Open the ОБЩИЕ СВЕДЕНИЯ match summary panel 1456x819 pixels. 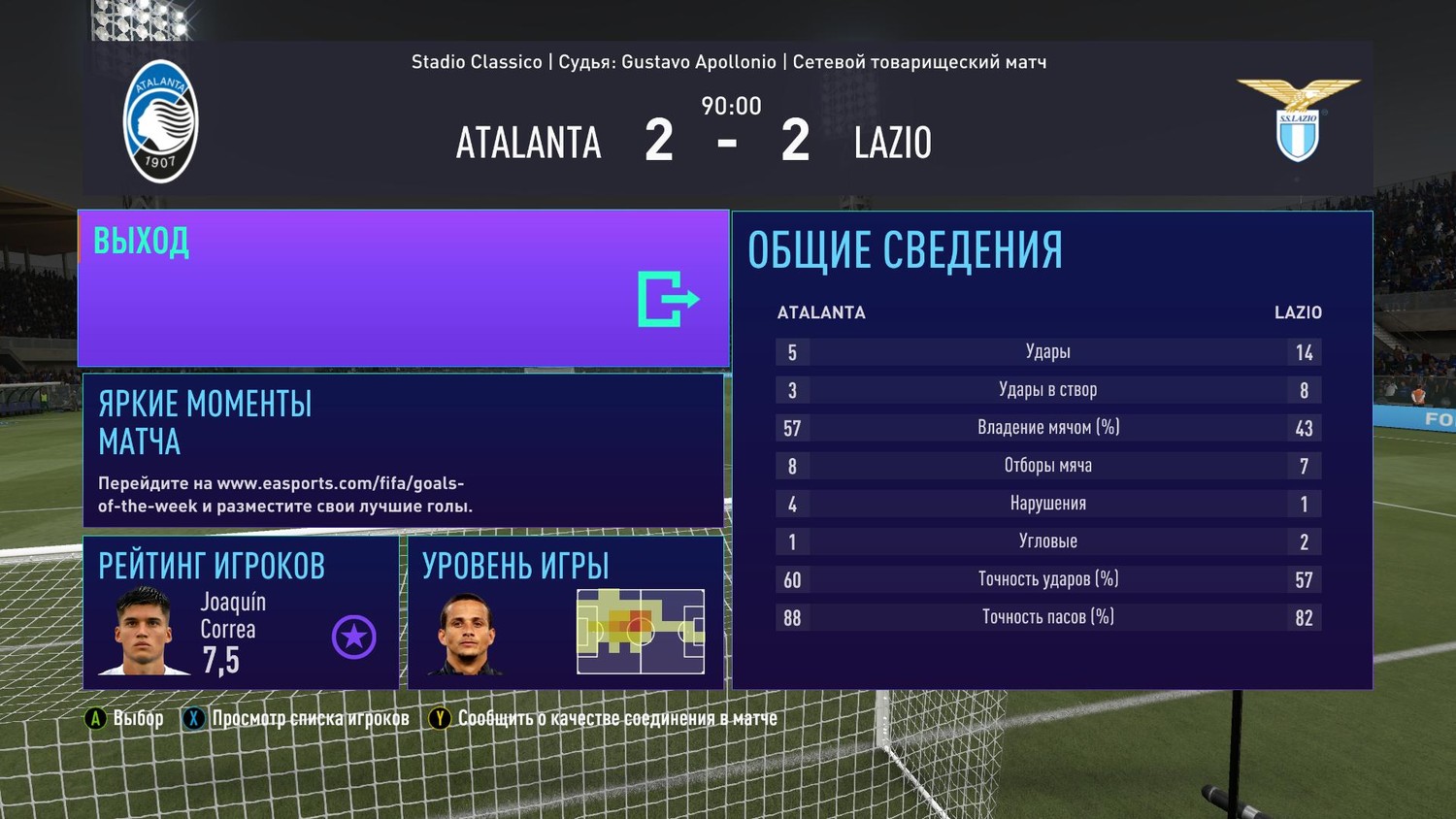pyautogui.click(x=1052, y=450)
